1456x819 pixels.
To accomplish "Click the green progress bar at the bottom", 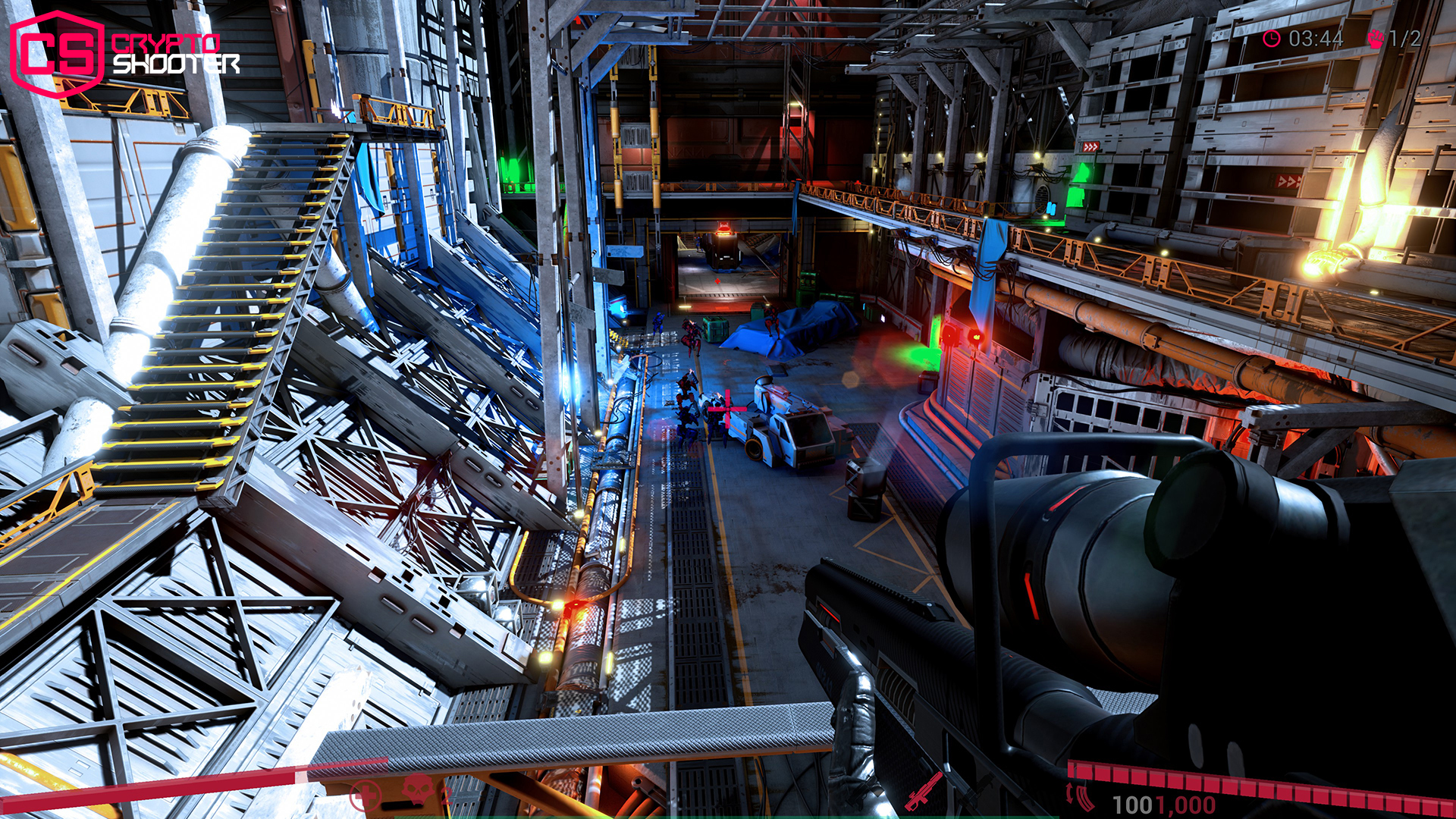I will 728,816.
